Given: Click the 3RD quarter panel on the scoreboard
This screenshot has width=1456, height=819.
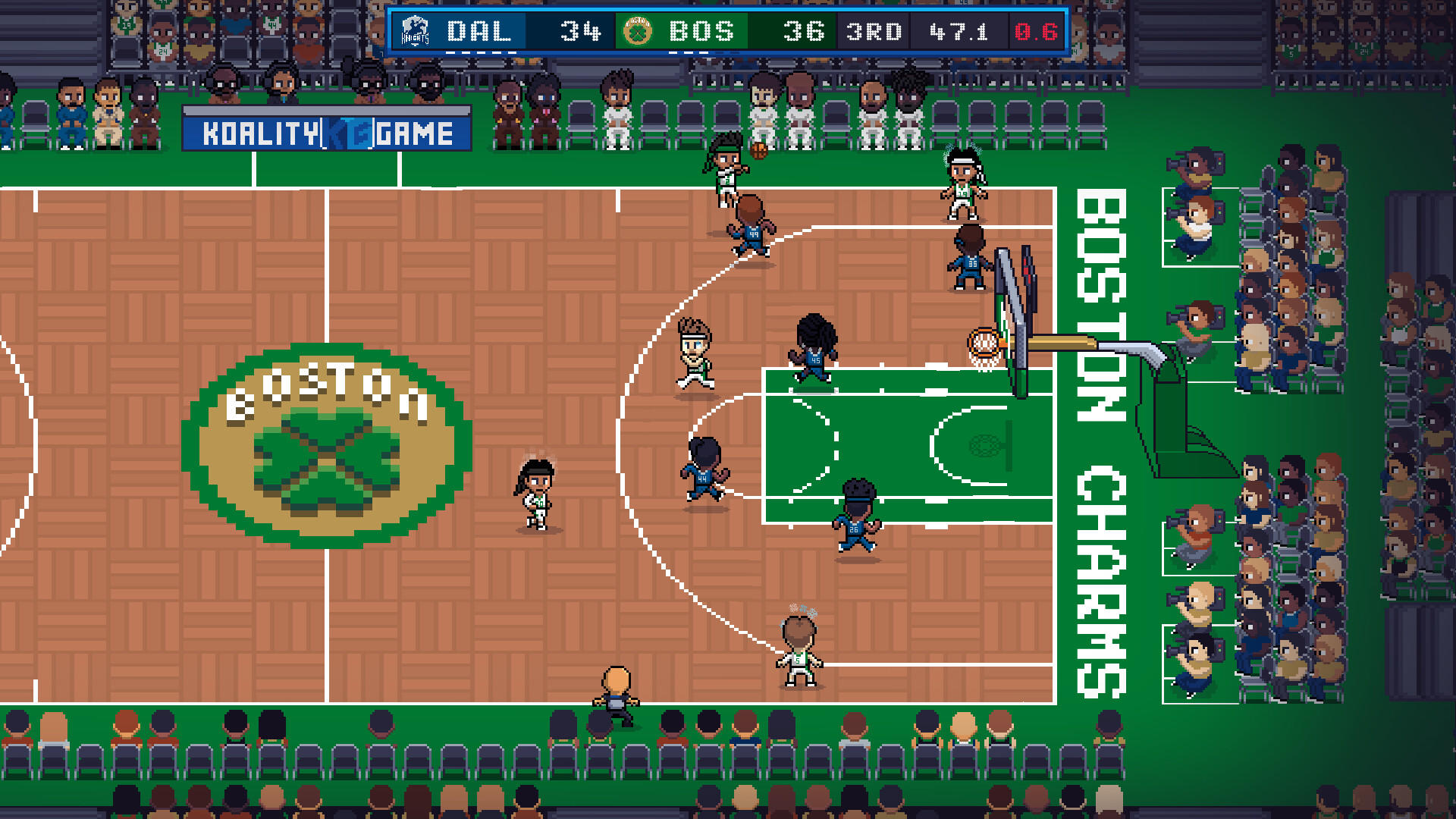Looking at the screenshot, I should coord(874,31).
